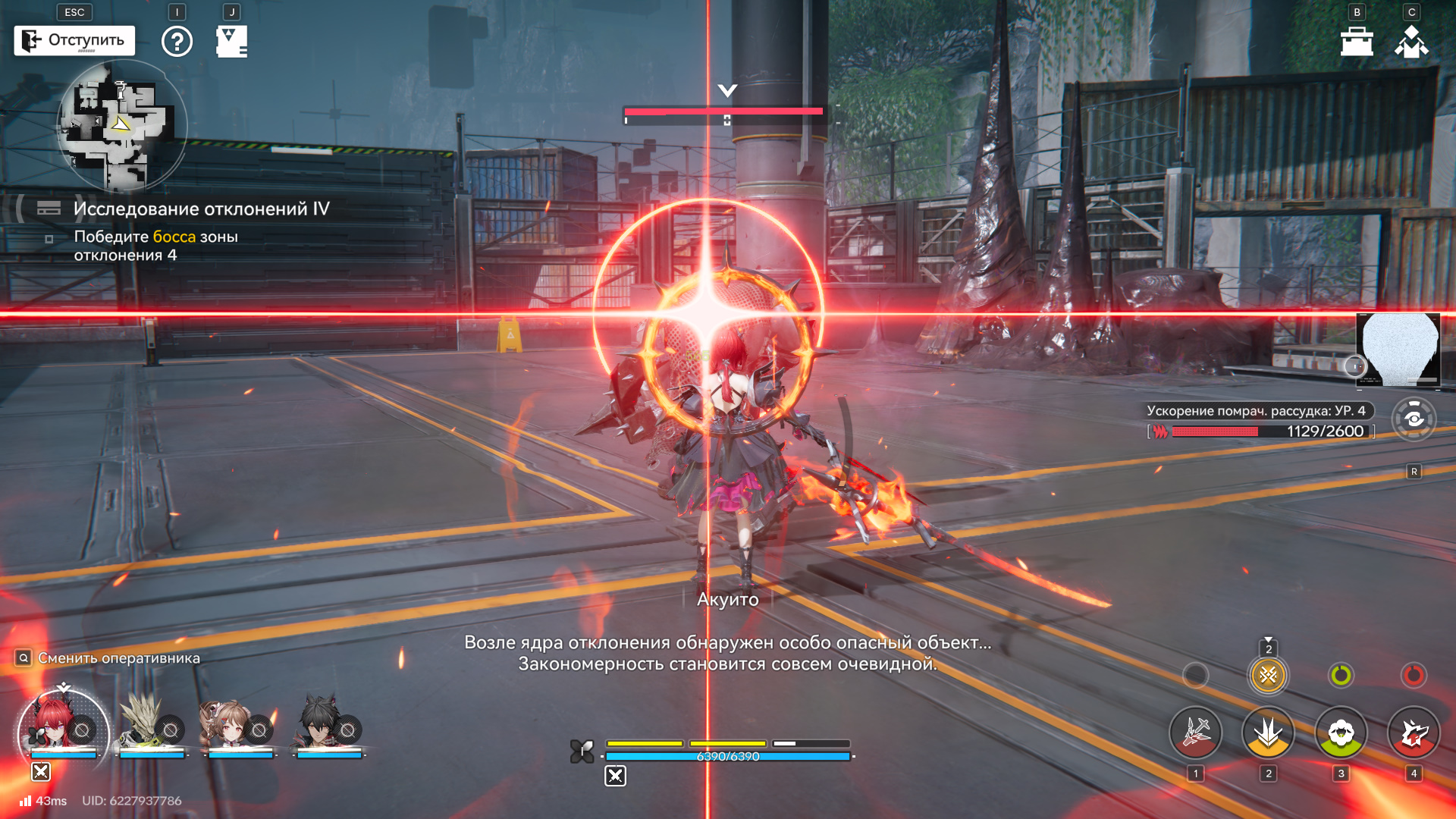Screen dimensions: 1456x819
Task: Open the briefcase inventory icon
Action: click(x=1357, y=42)
